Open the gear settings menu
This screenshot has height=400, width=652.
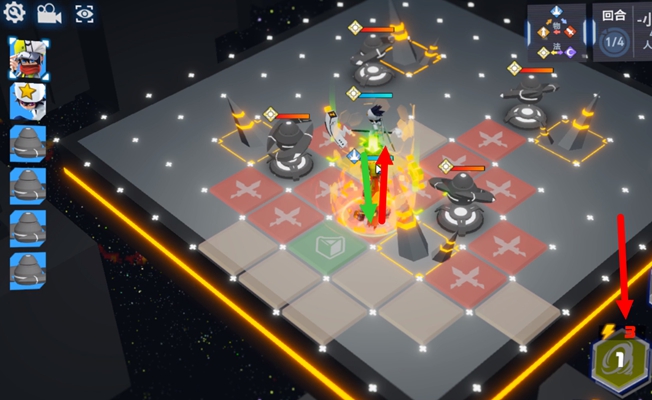pyautogui.click(x=15, y=13)
